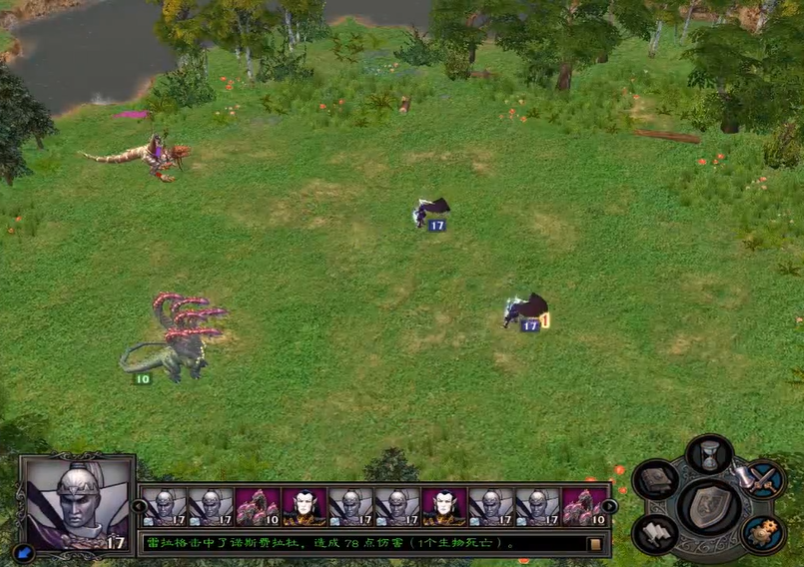
Task: Expand the combat log with its button
Action: 595,544
